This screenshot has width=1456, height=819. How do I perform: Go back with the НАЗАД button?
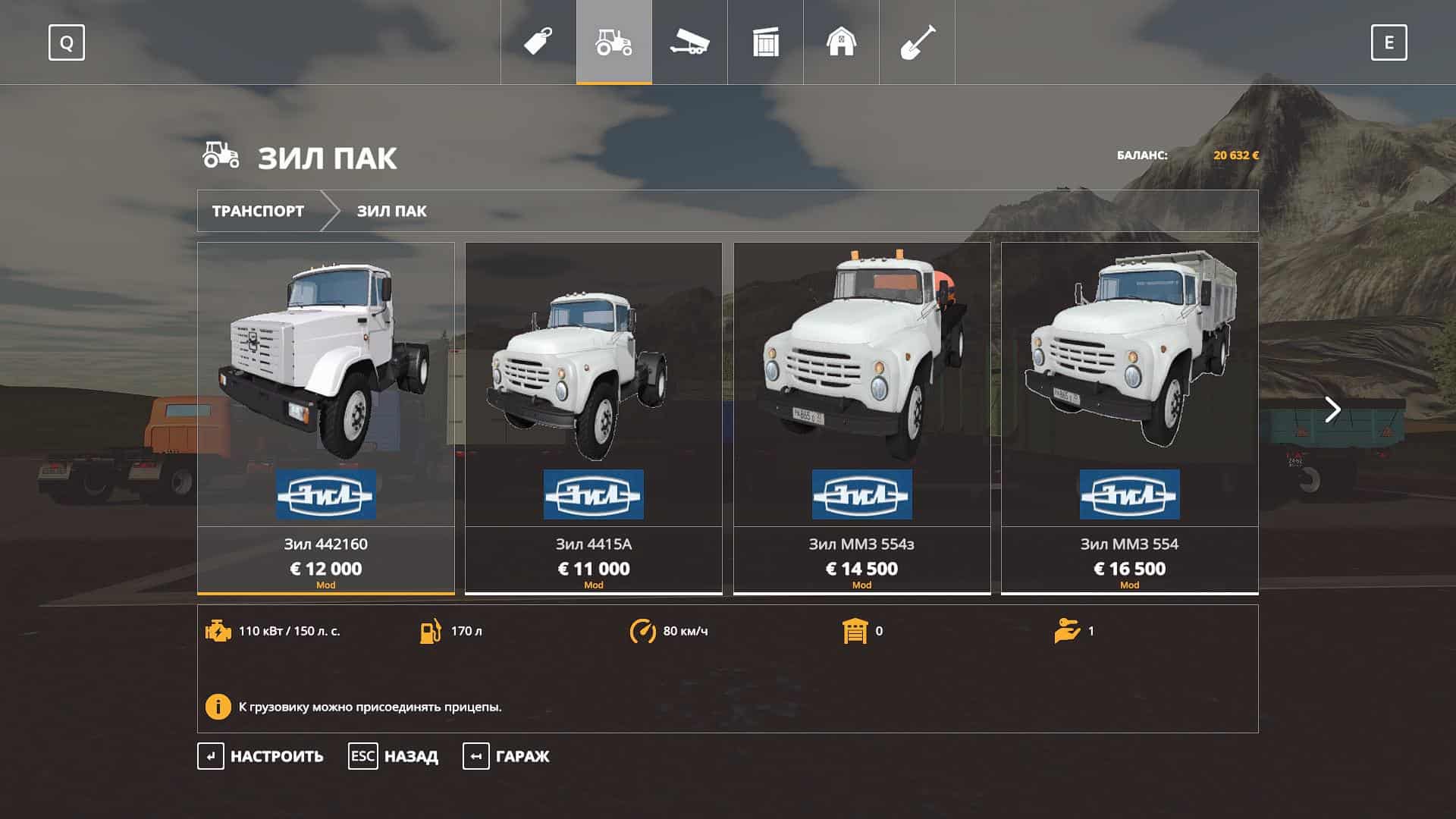coord(394,756)
